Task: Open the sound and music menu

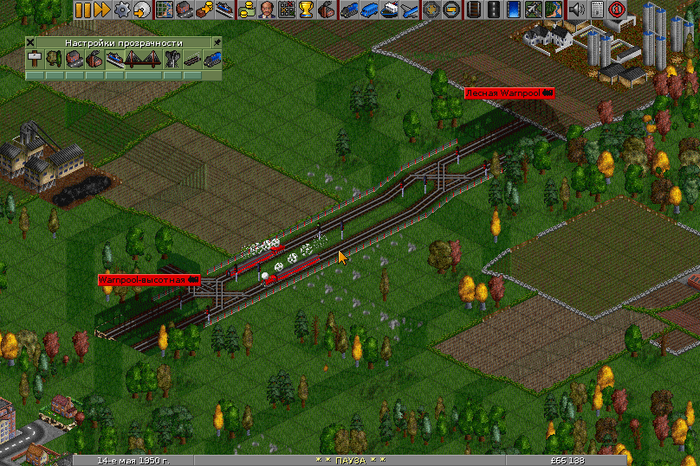Action: (x=577, y=10)
